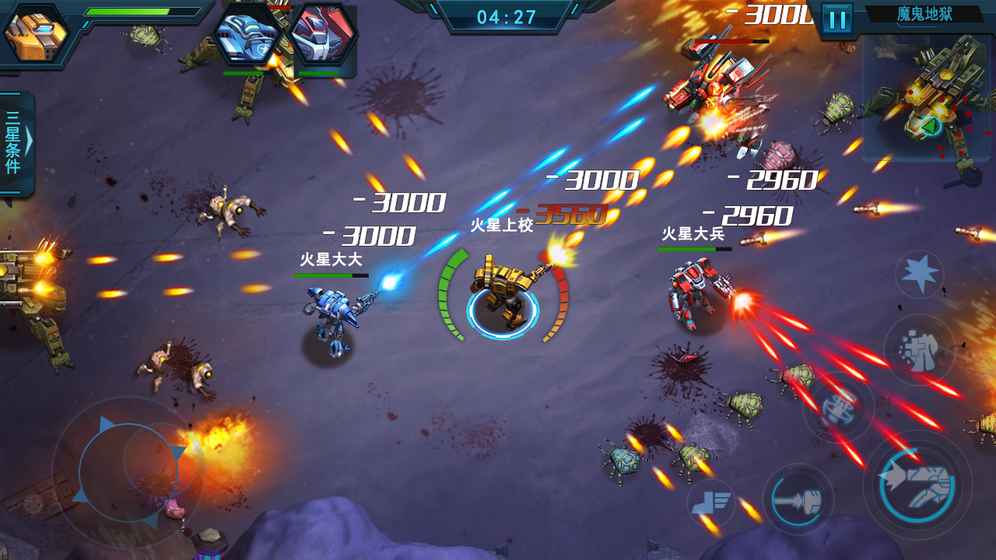This screenshot has width=996, height=560.
Task: Expand the 三星条件 side panel
Action: tap(15, 144)
